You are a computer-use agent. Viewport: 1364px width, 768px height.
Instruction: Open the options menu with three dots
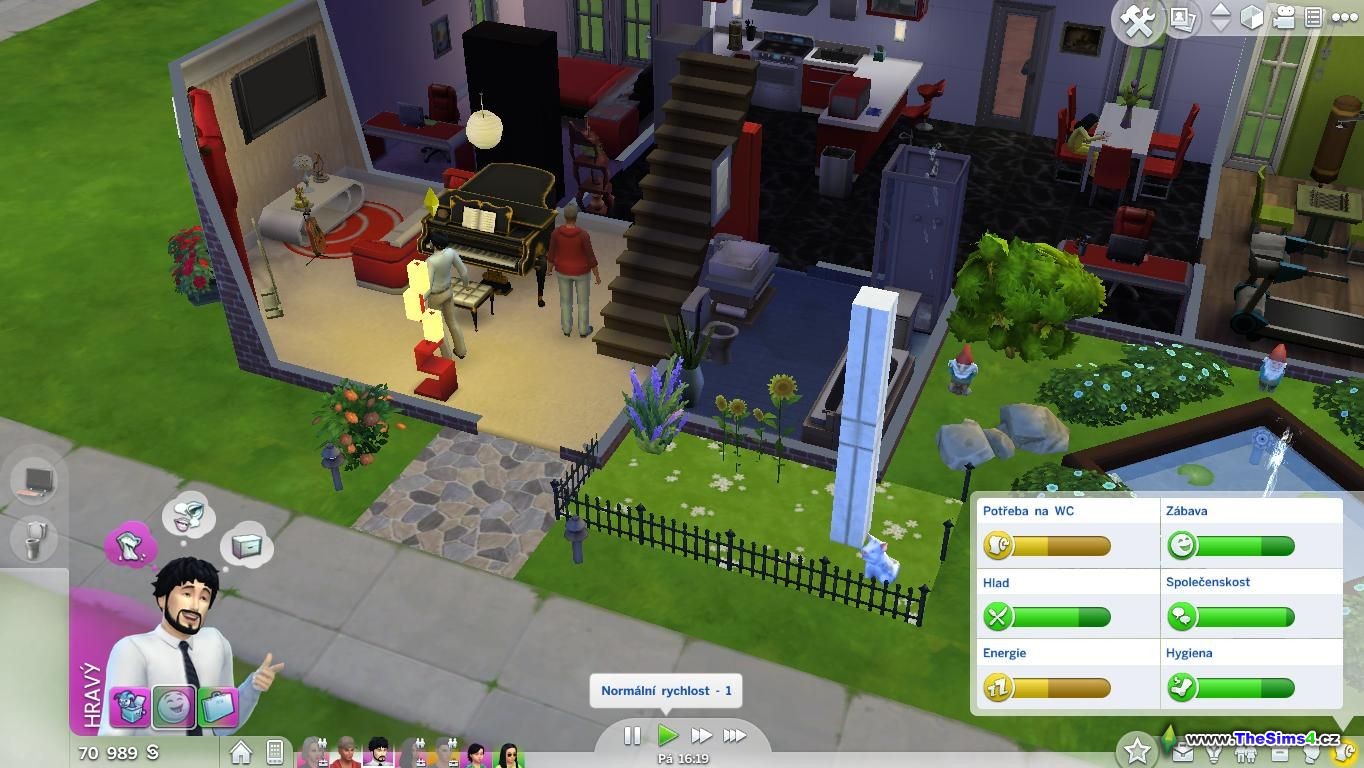point(1344,18)
